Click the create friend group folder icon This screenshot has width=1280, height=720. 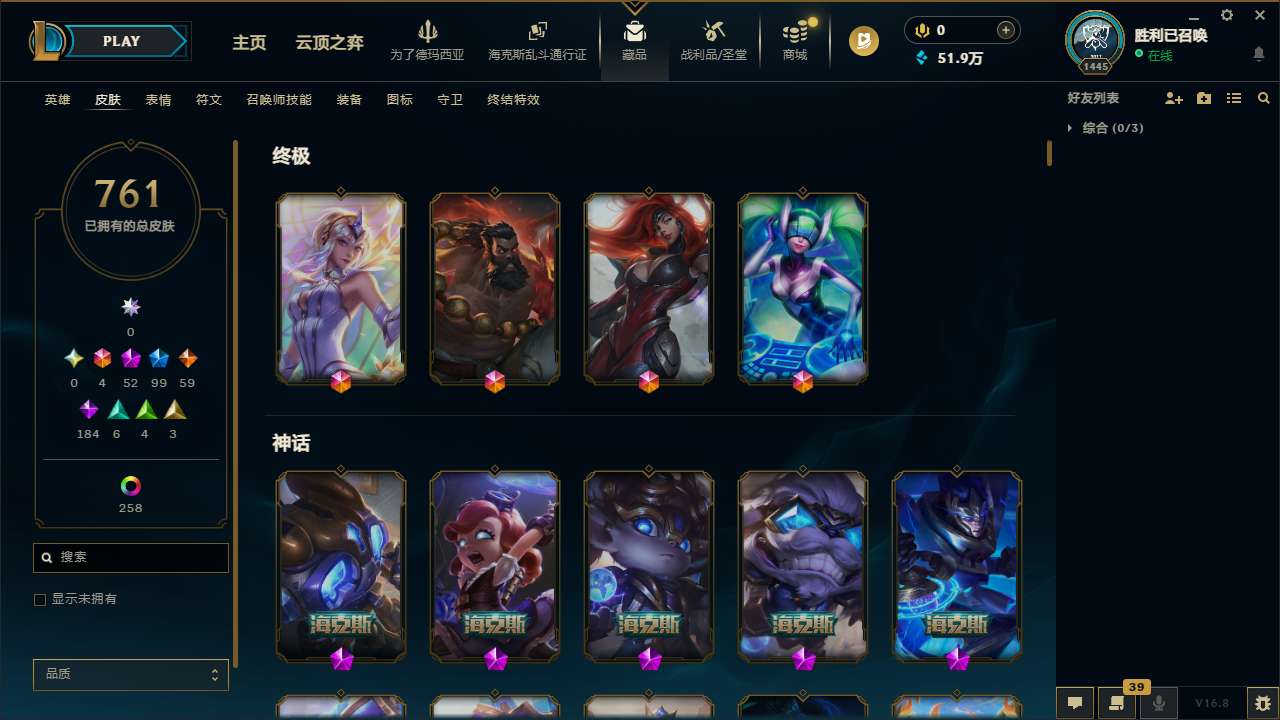click(x=1204, y=98)
